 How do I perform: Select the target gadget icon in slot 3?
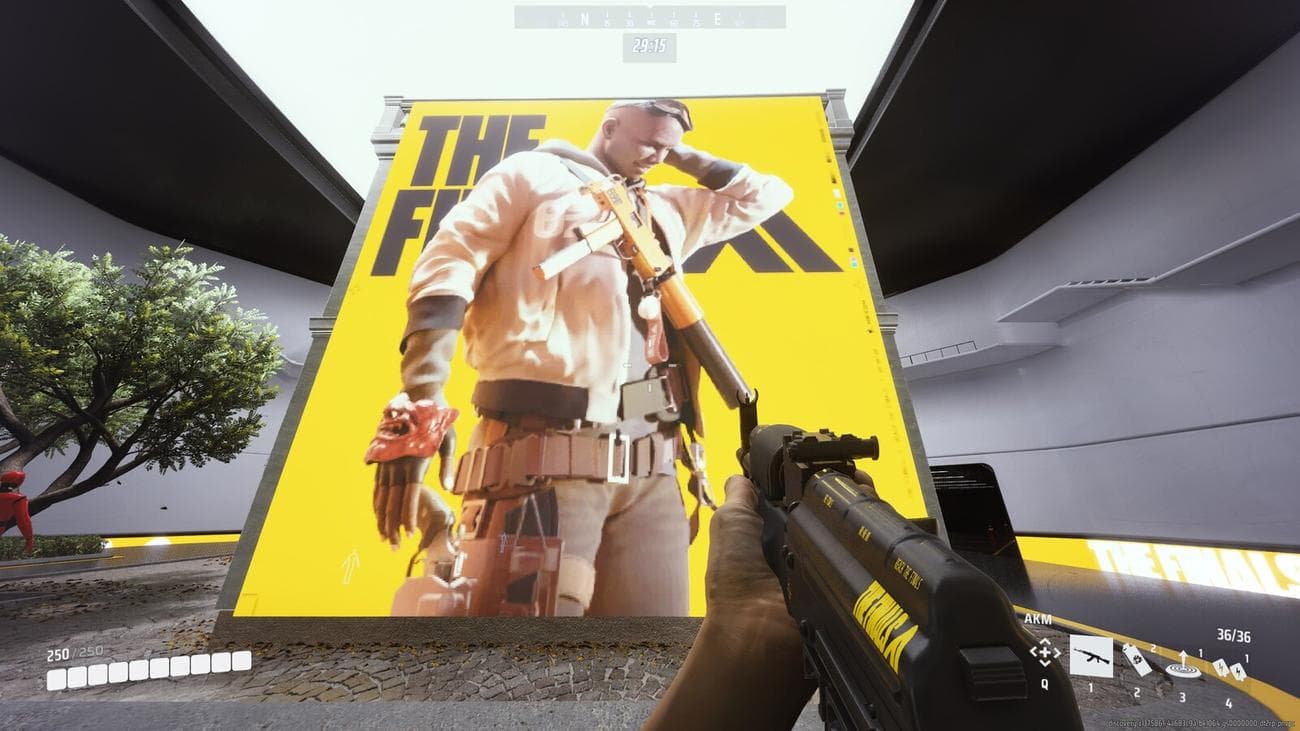tap(1183, 670)
